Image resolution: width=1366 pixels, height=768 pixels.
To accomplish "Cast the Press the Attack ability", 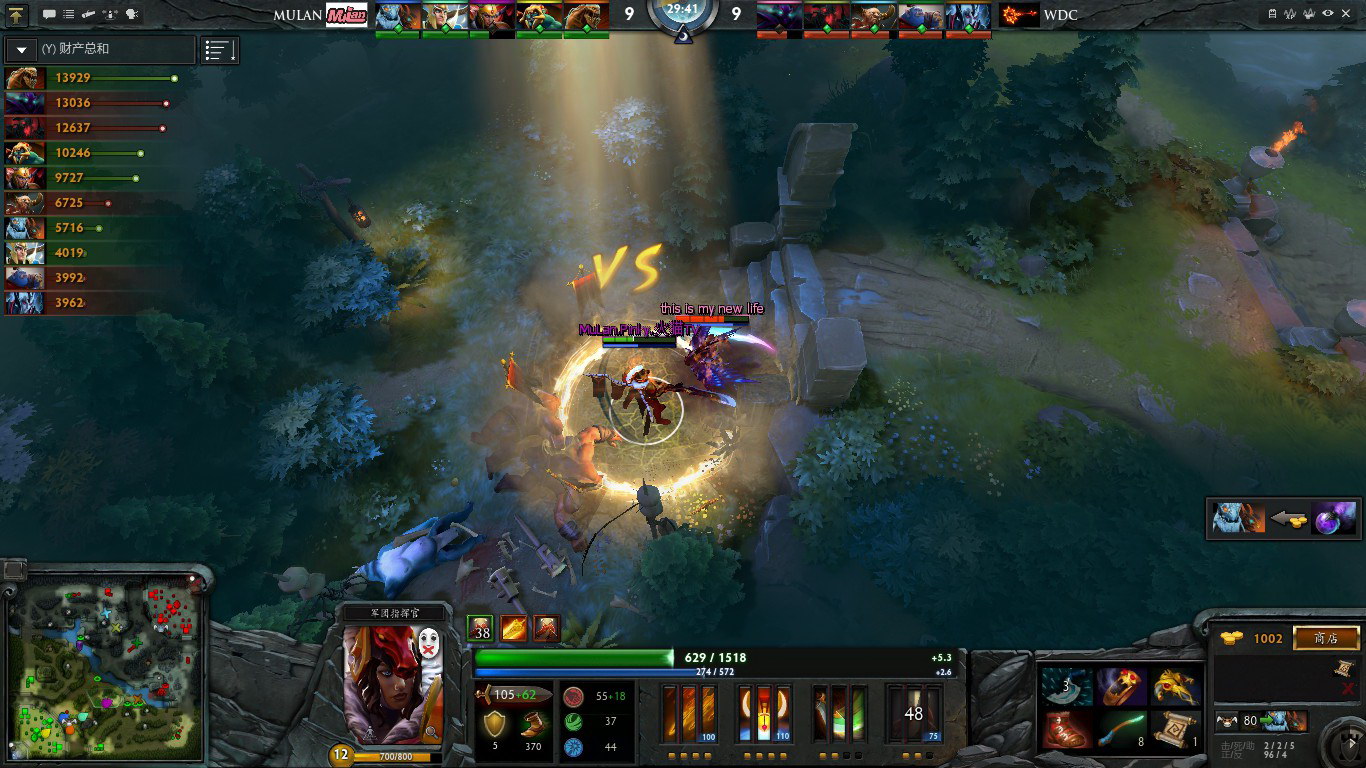I will (x=765, y=714).
